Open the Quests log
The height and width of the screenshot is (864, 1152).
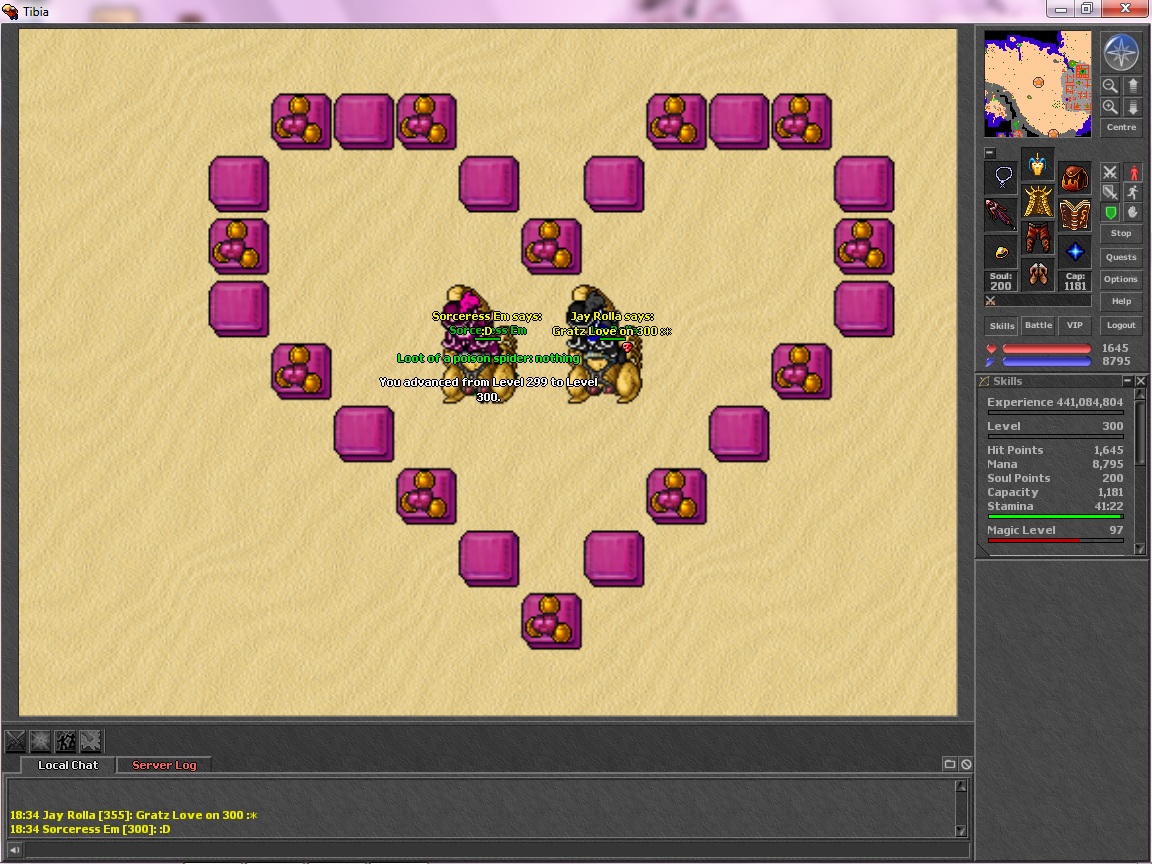1121,257
